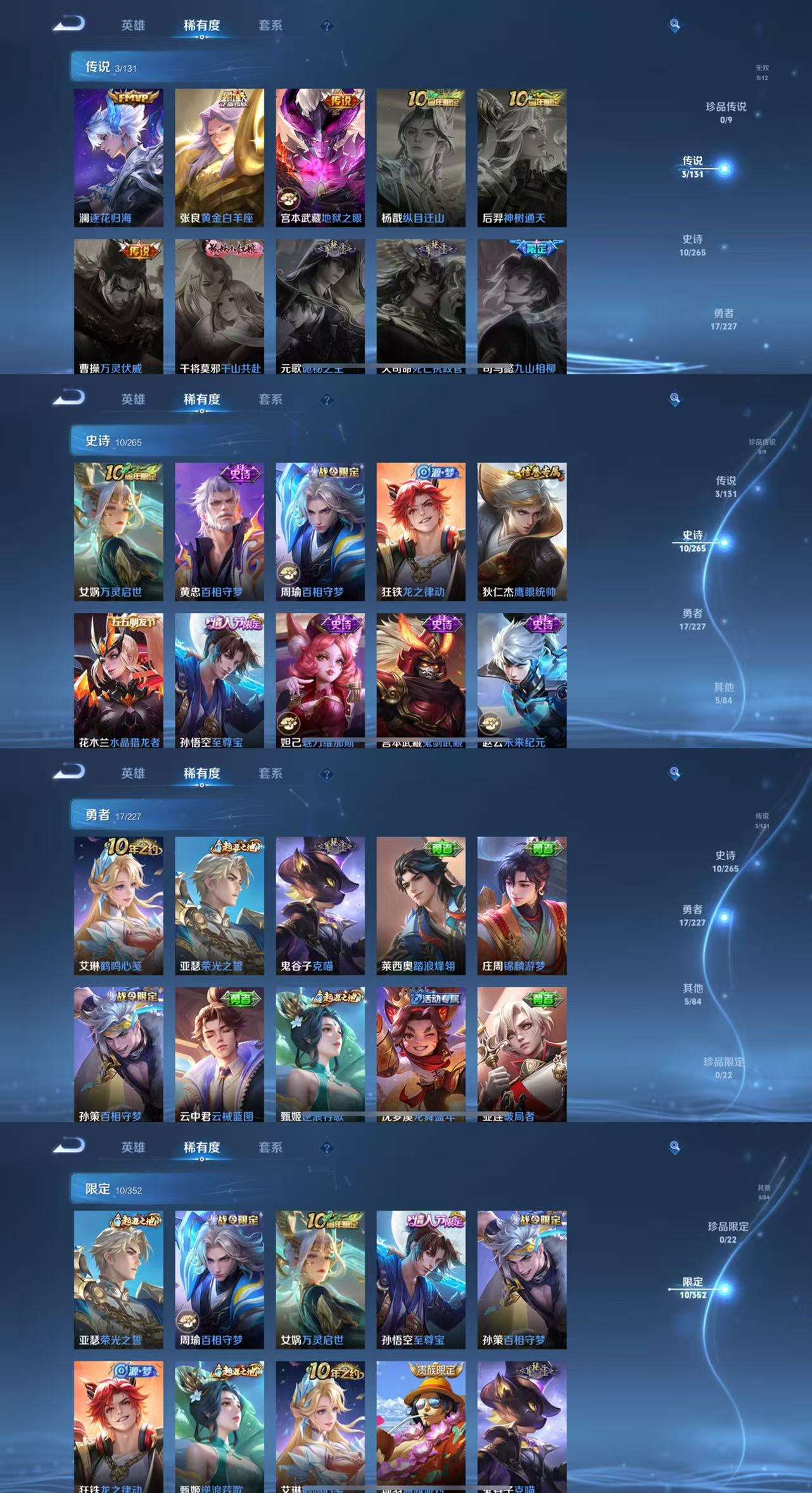Screen dimensions: 812x1493
Task: Choose the 宫本武藏 地狱之眼 skin card
Action: pyautogui.click(x=320, y=157)
